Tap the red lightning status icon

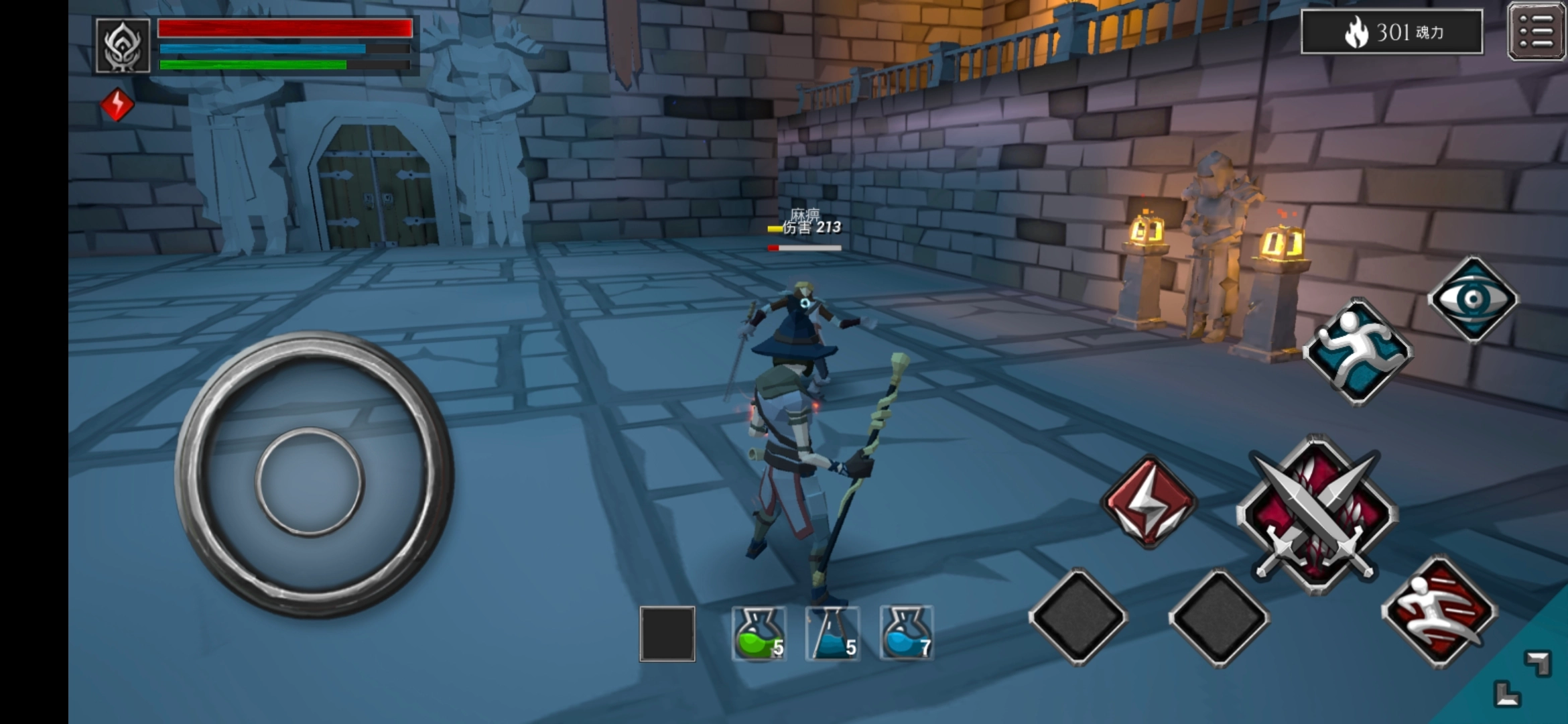coord(117,105)
